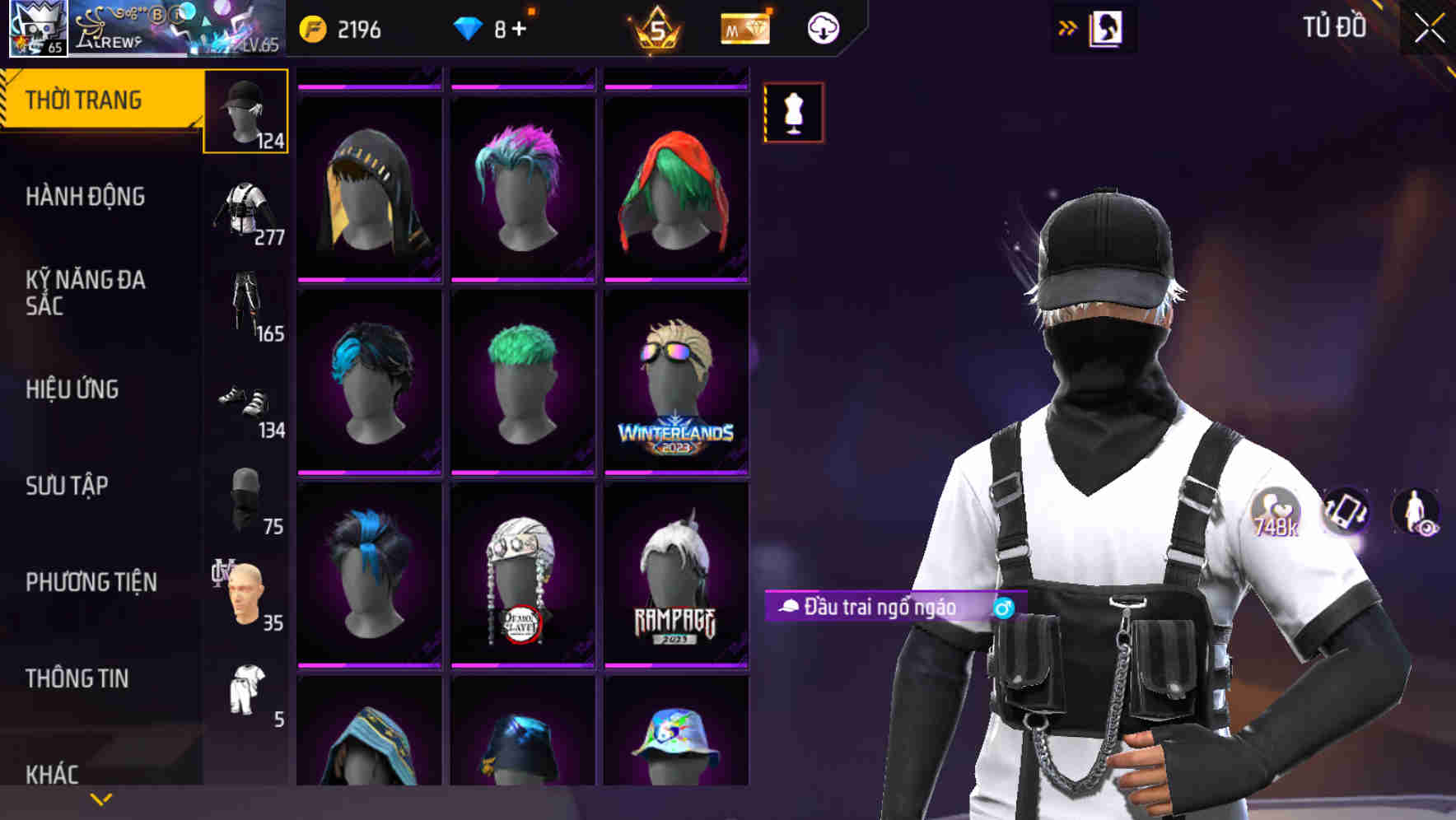Select the mask slot showing 75 items
1456x820 pixels.
tap(245, 498)
